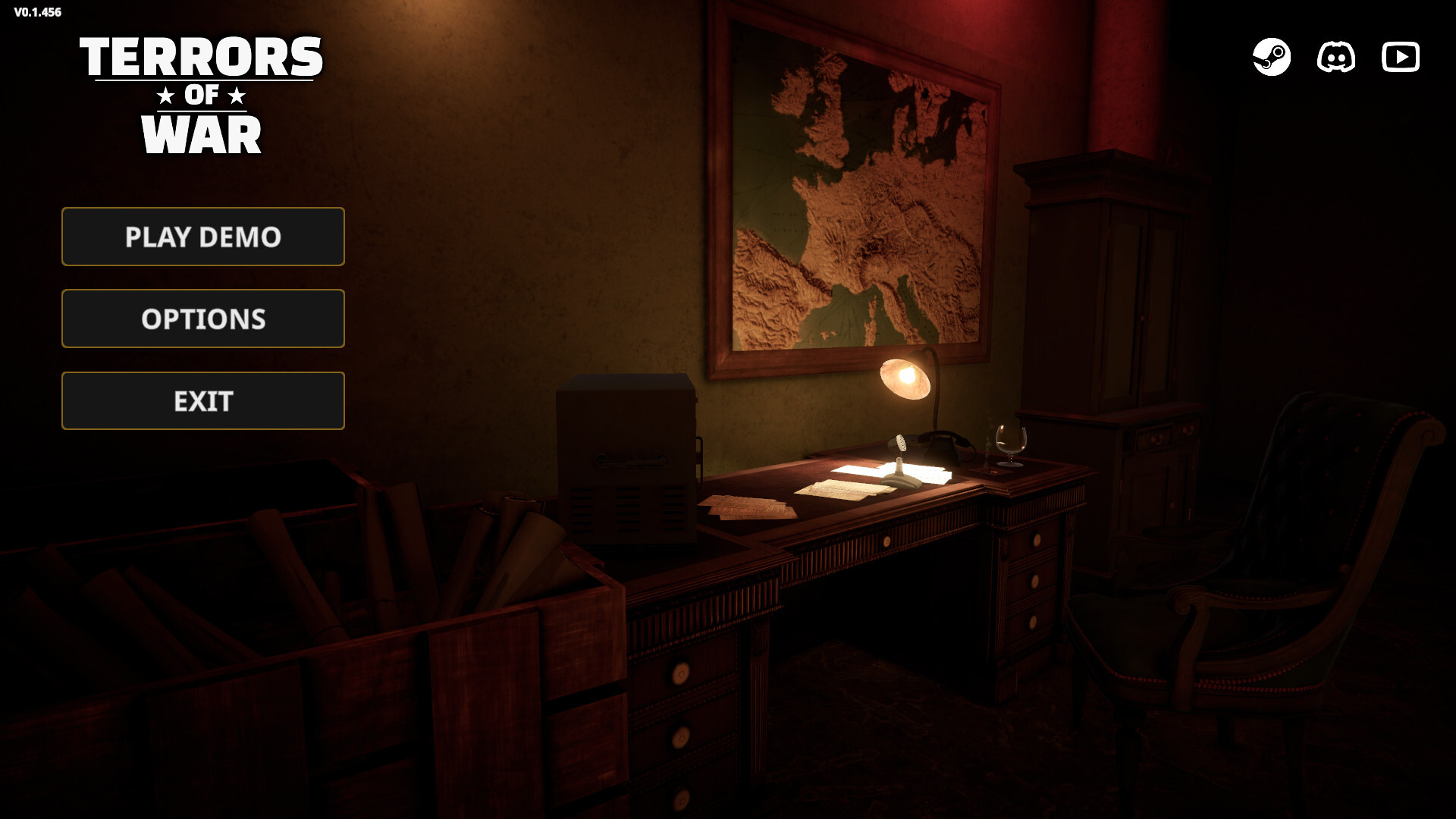Select the topmost menu entry PLAY DEMO

pos(202,237)
